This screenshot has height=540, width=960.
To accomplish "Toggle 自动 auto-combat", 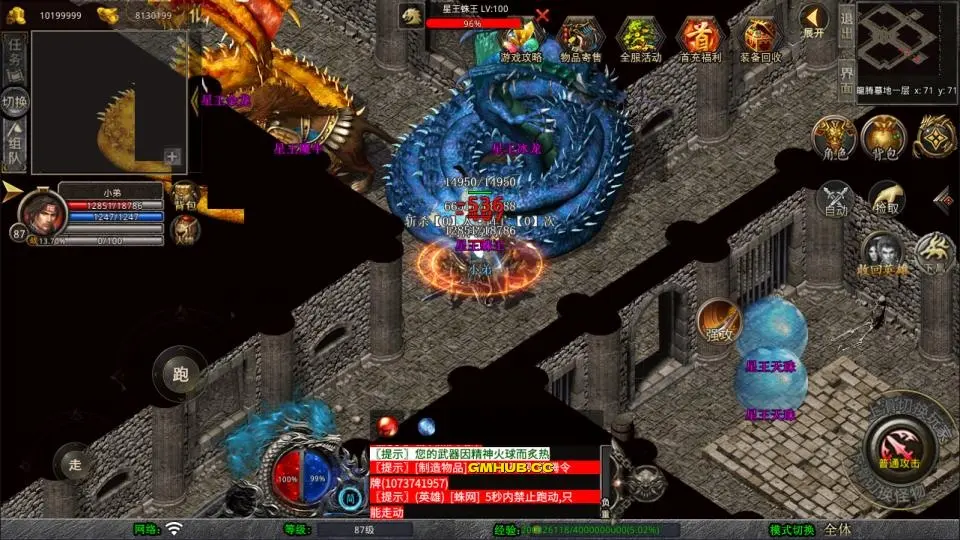I will point(836,199).
